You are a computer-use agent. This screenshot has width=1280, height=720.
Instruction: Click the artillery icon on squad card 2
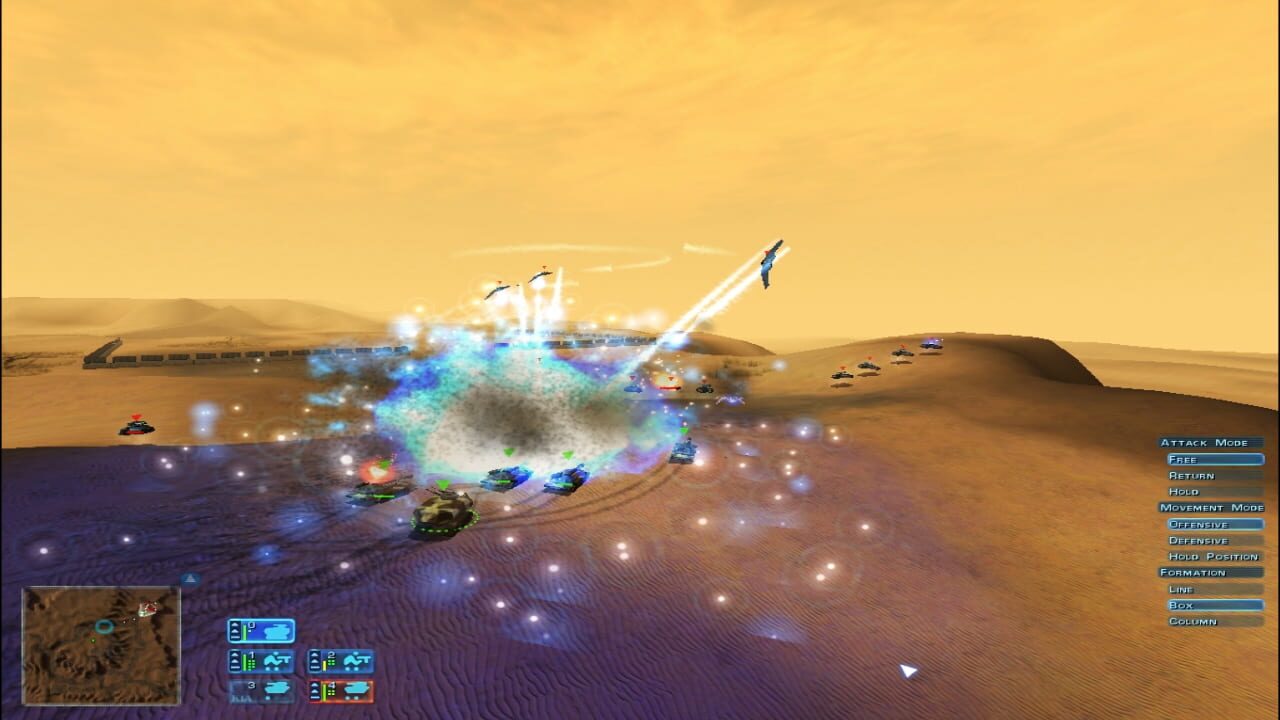click(356, 660)
